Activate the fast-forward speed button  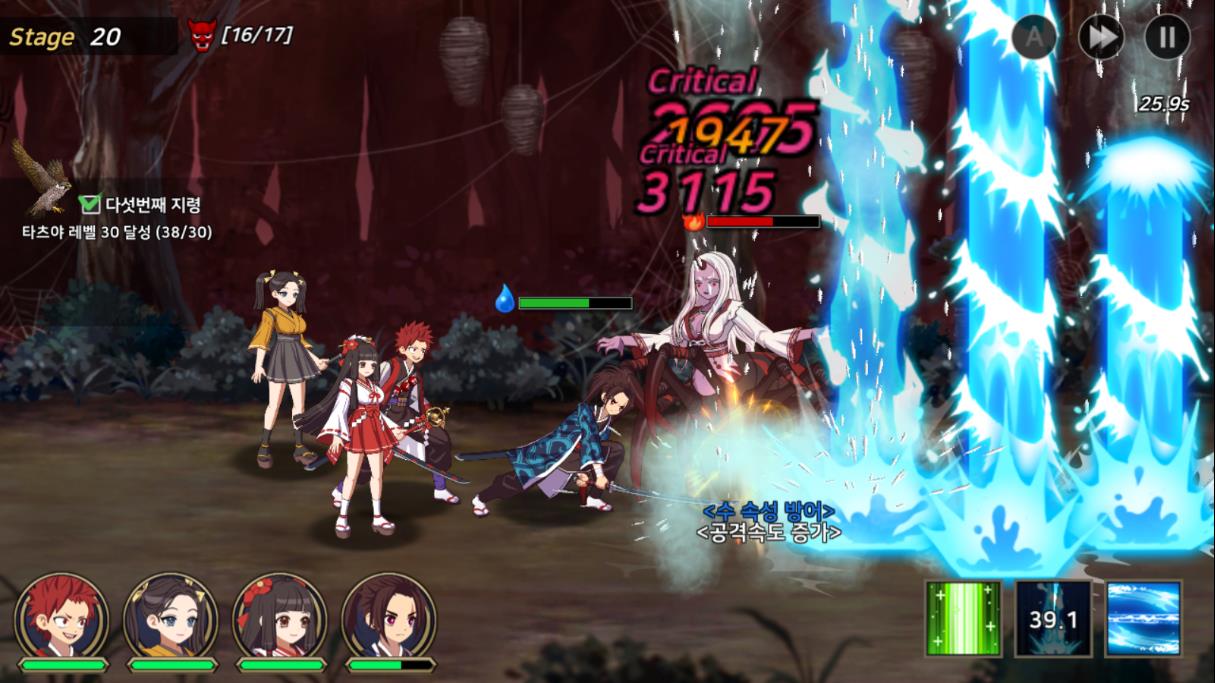(1101, 38)
